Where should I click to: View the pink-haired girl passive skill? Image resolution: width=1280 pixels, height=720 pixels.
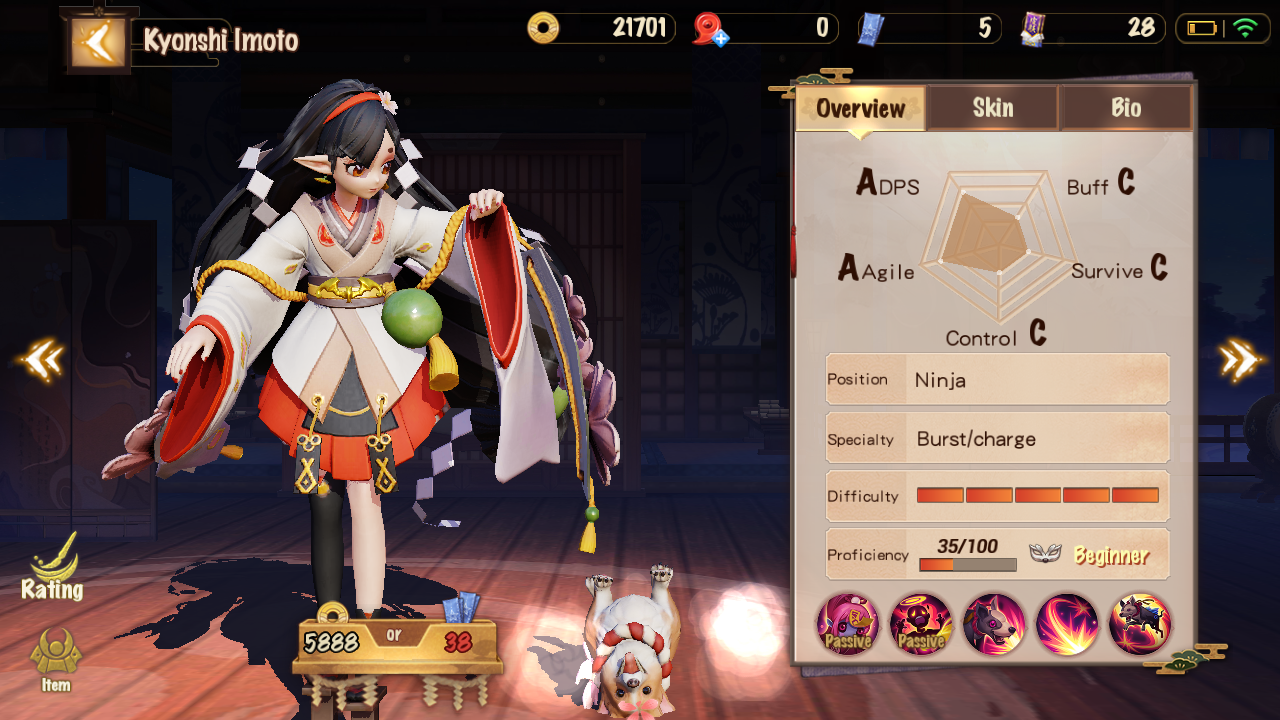pos(848,624)
